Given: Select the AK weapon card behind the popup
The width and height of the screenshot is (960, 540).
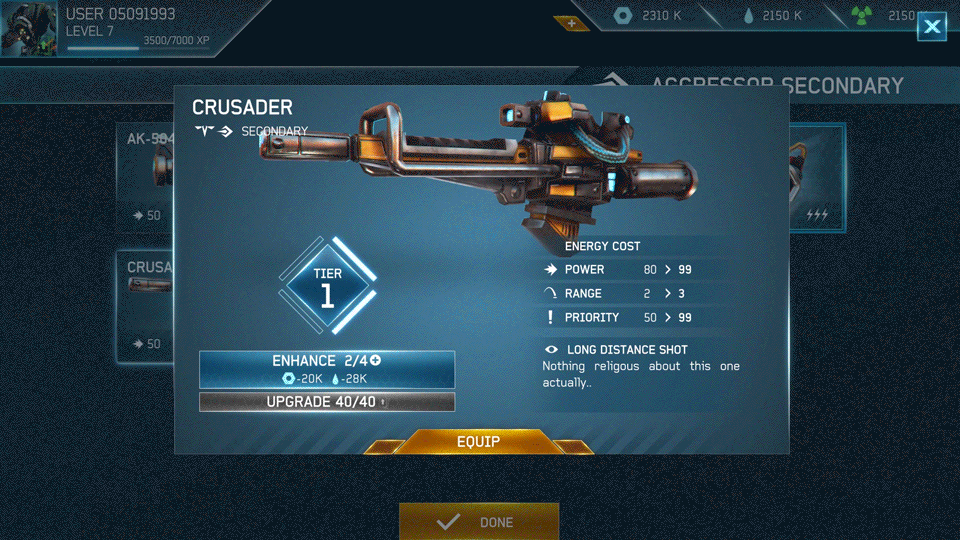Looking at the screenshot, I should coord(146,178).
